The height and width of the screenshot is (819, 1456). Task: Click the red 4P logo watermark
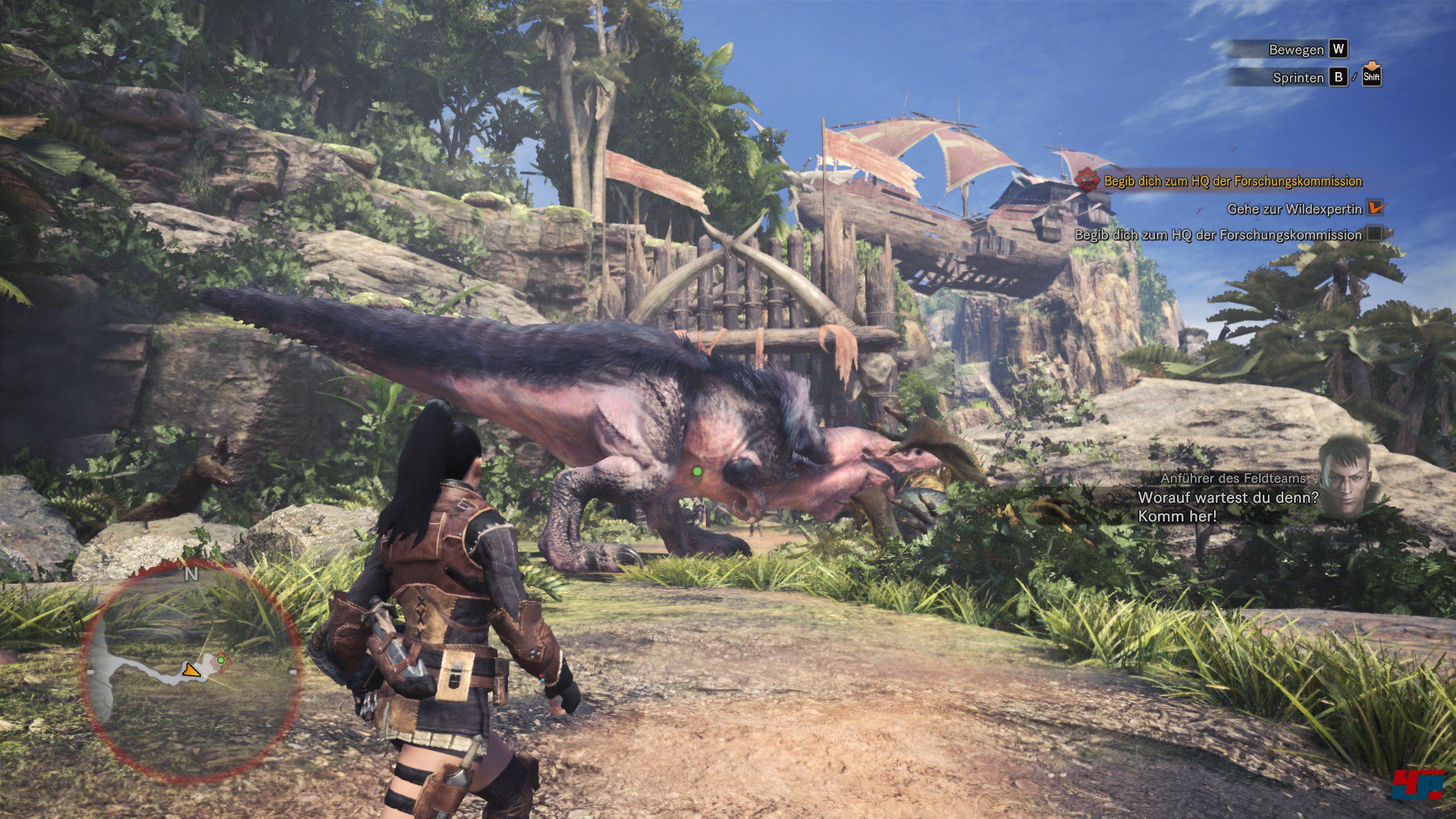pos(1417,784)
